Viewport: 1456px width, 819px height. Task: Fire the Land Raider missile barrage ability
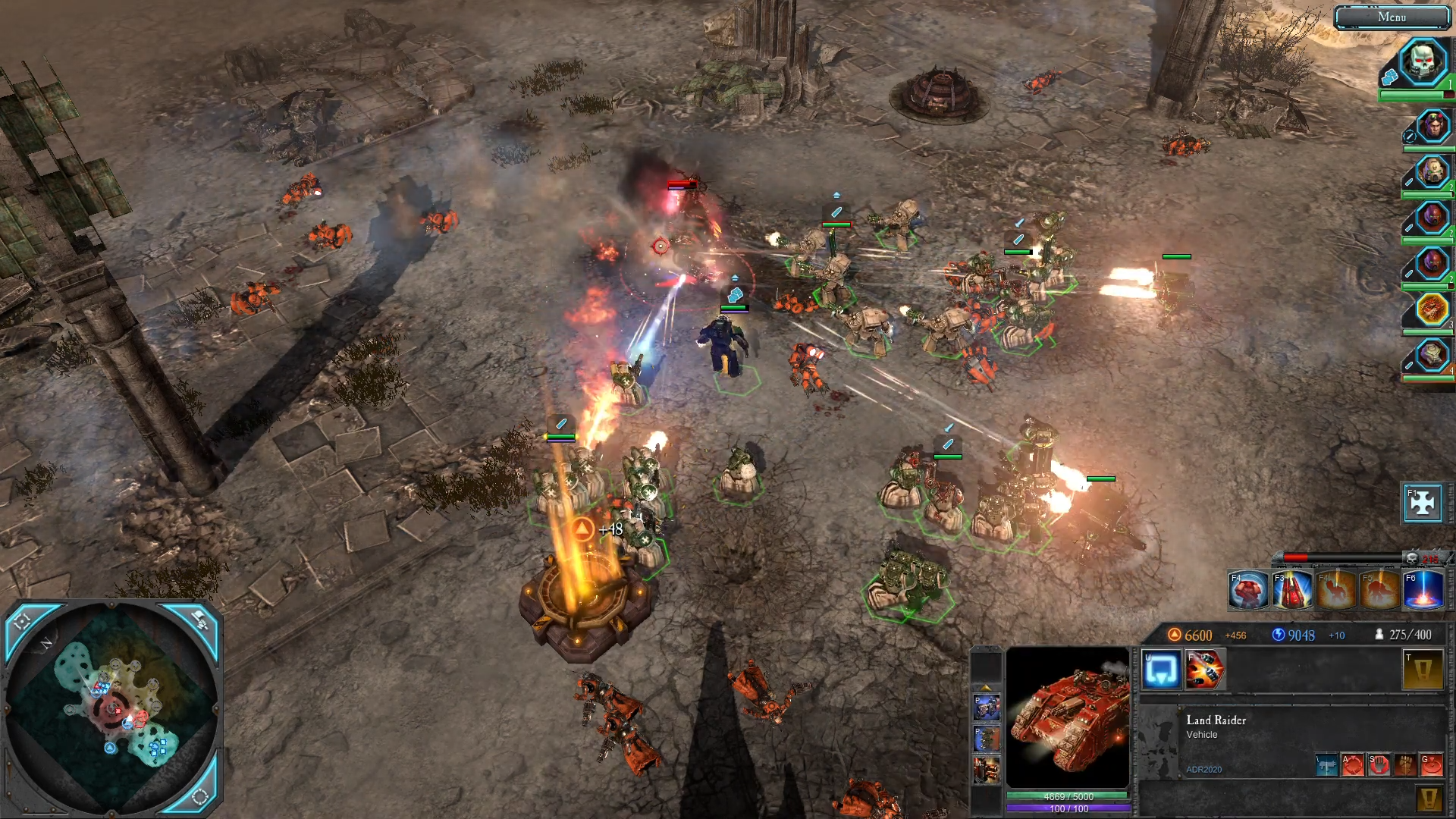(1204, 670)
